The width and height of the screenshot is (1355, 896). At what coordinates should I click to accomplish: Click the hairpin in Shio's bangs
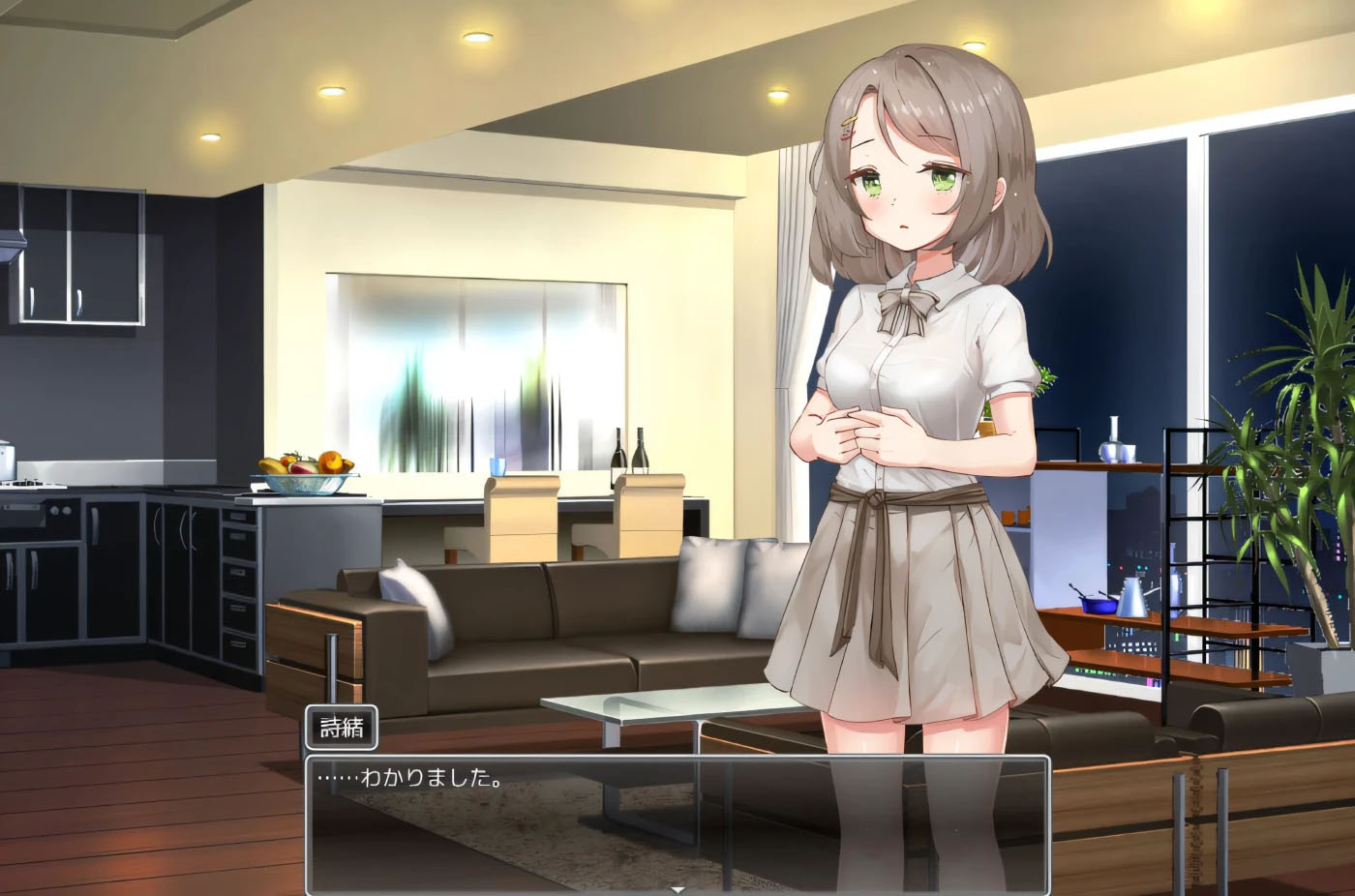coord(848,122)
